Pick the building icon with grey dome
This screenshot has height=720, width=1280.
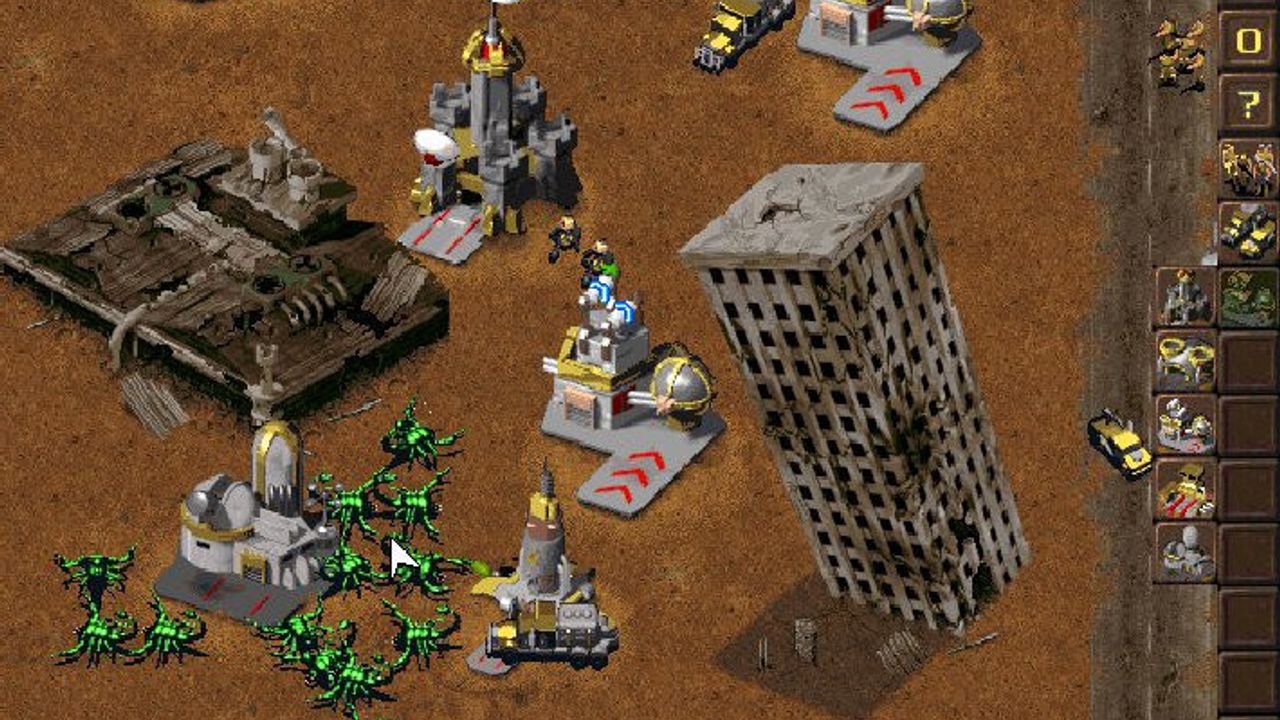(1185, 425)
